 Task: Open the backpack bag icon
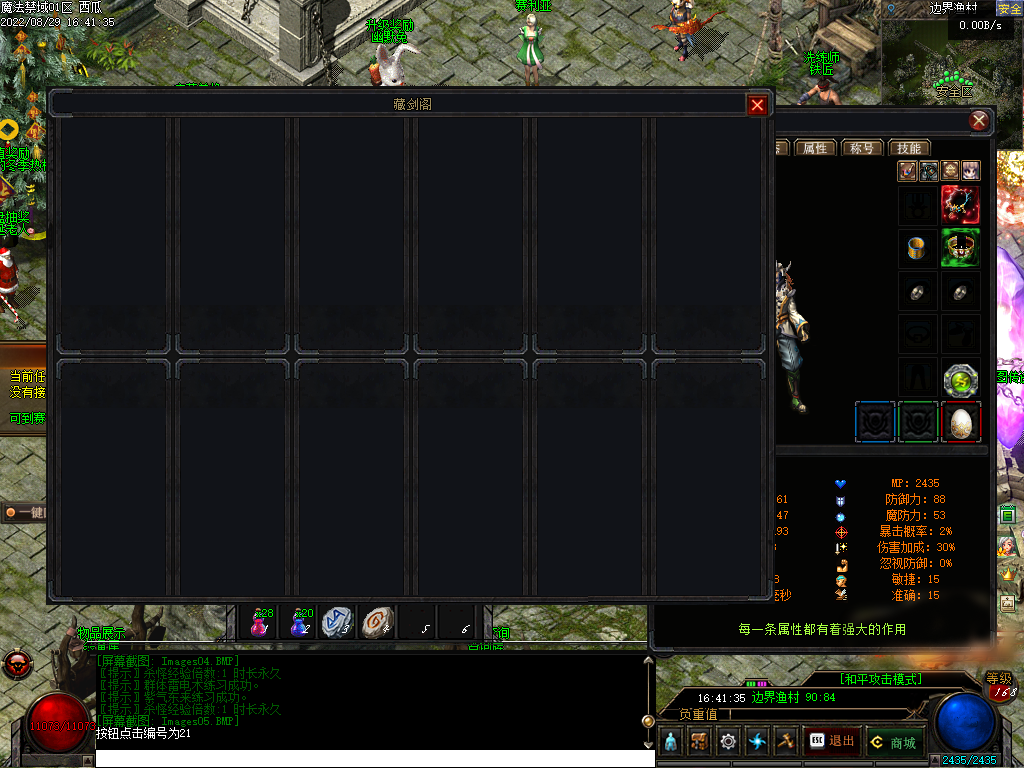click(699, 742)
